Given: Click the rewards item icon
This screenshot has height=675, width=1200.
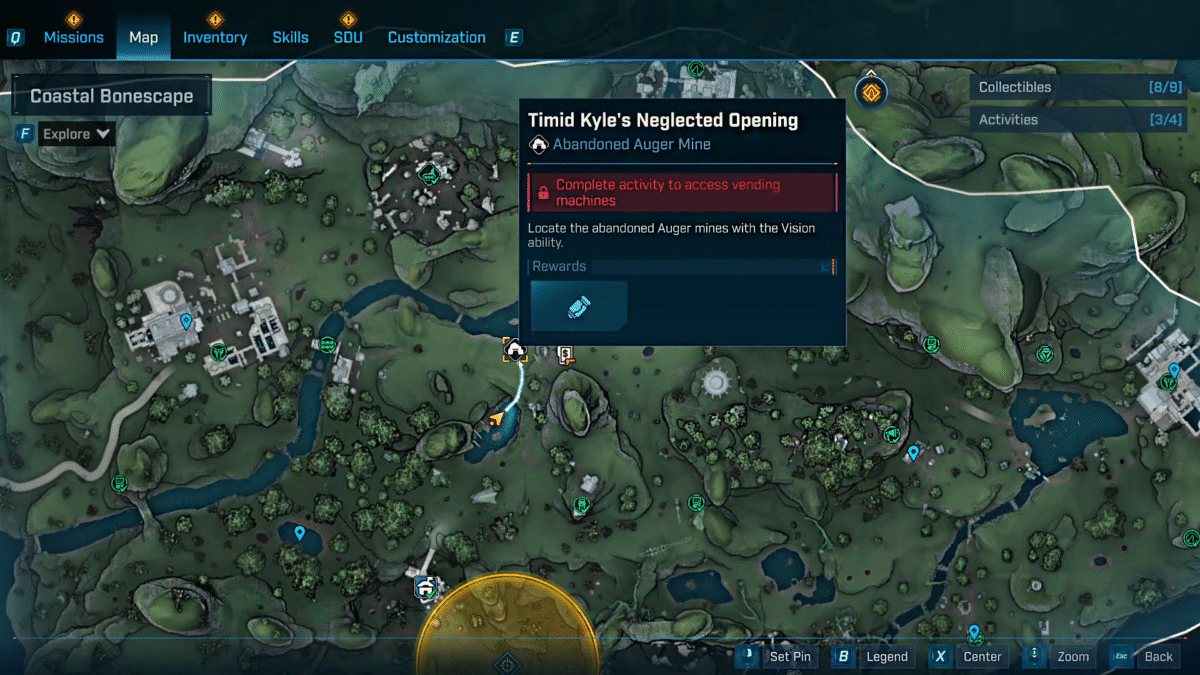Looking at the screenshot, I should pyautogui.click(x=579, y=306).
